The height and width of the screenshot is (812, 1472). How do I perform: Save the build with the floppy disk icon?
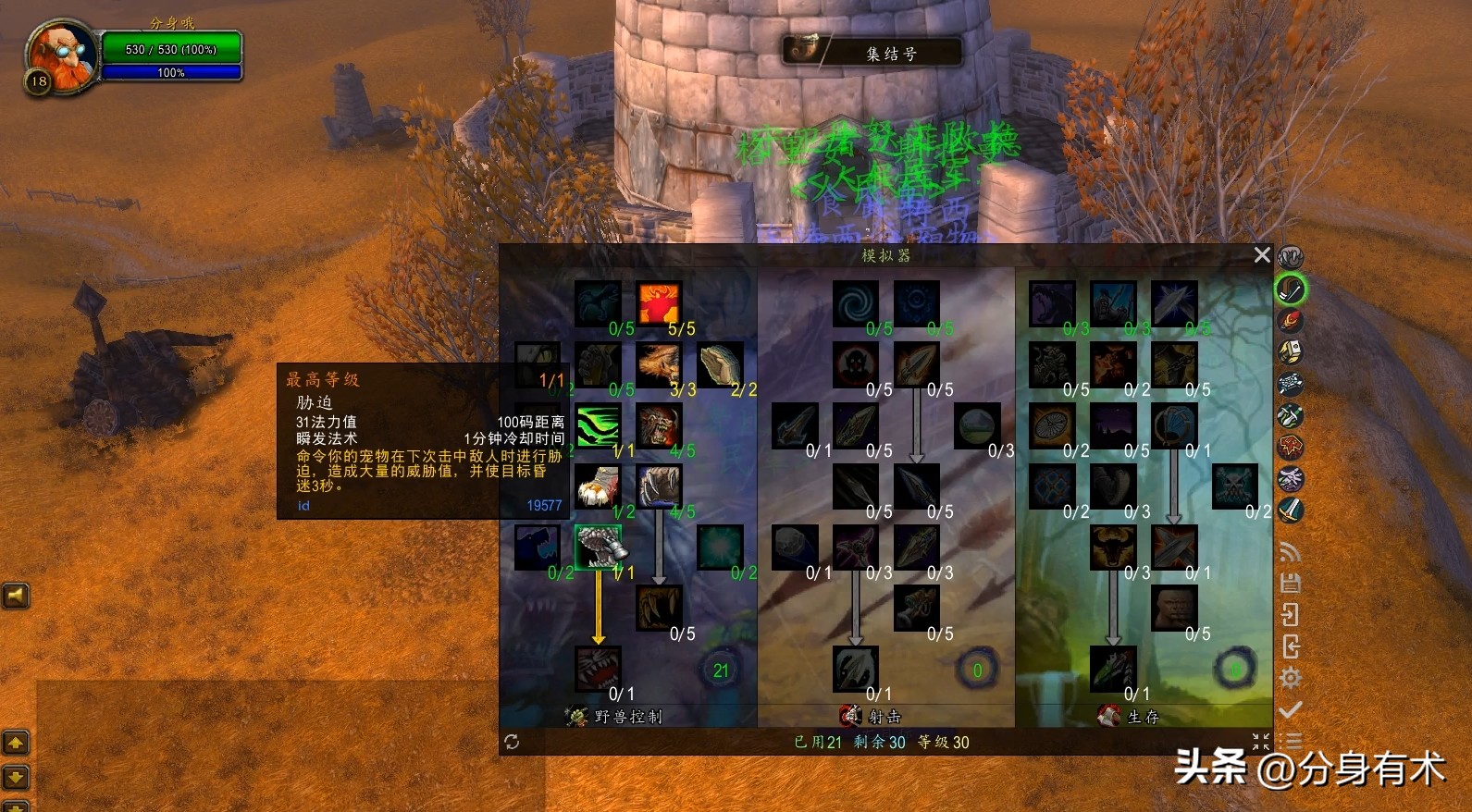(1291, 583)
